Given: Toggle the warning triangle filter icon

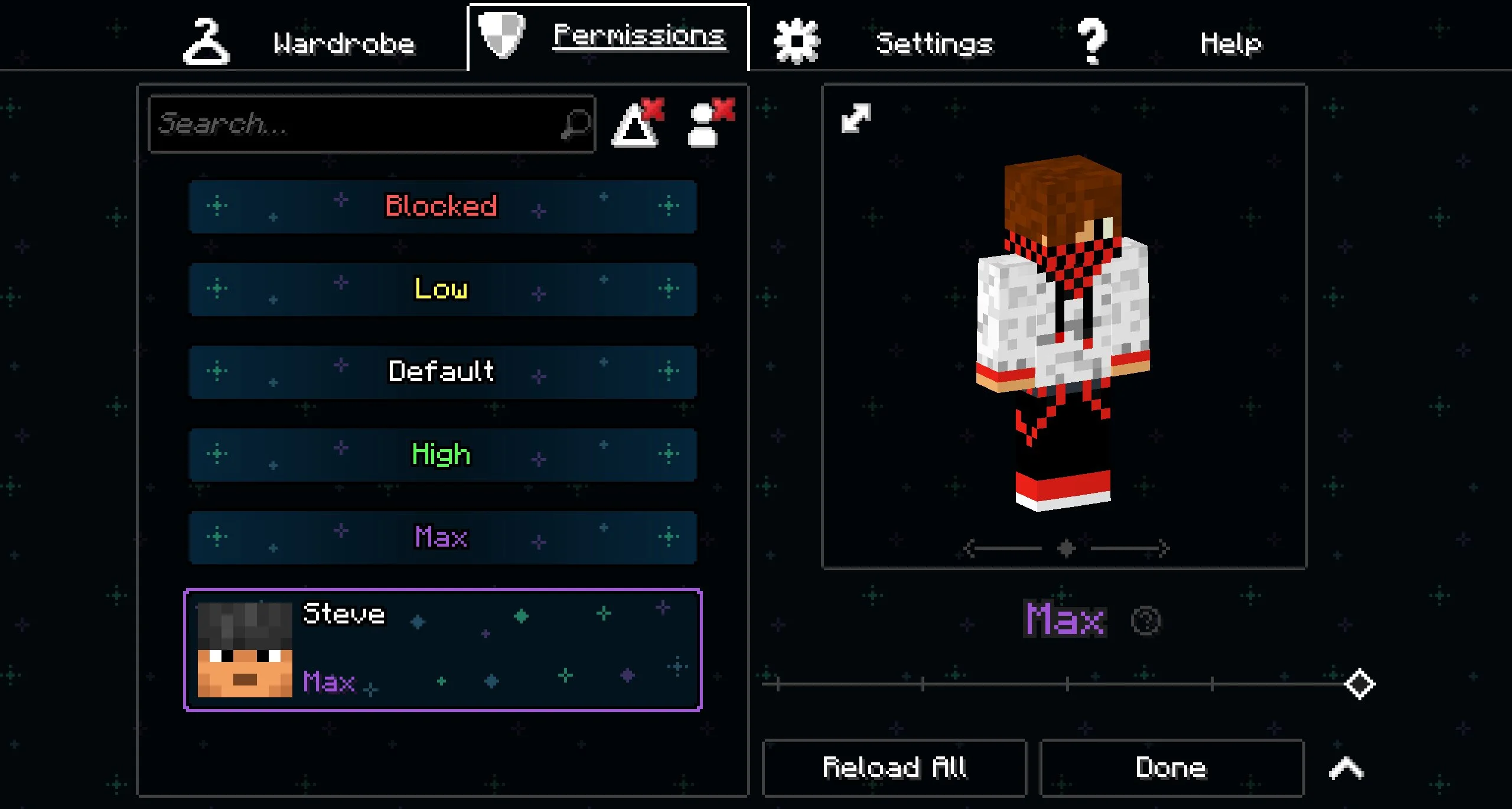Looking at the screenshot, I should point(637,124).
